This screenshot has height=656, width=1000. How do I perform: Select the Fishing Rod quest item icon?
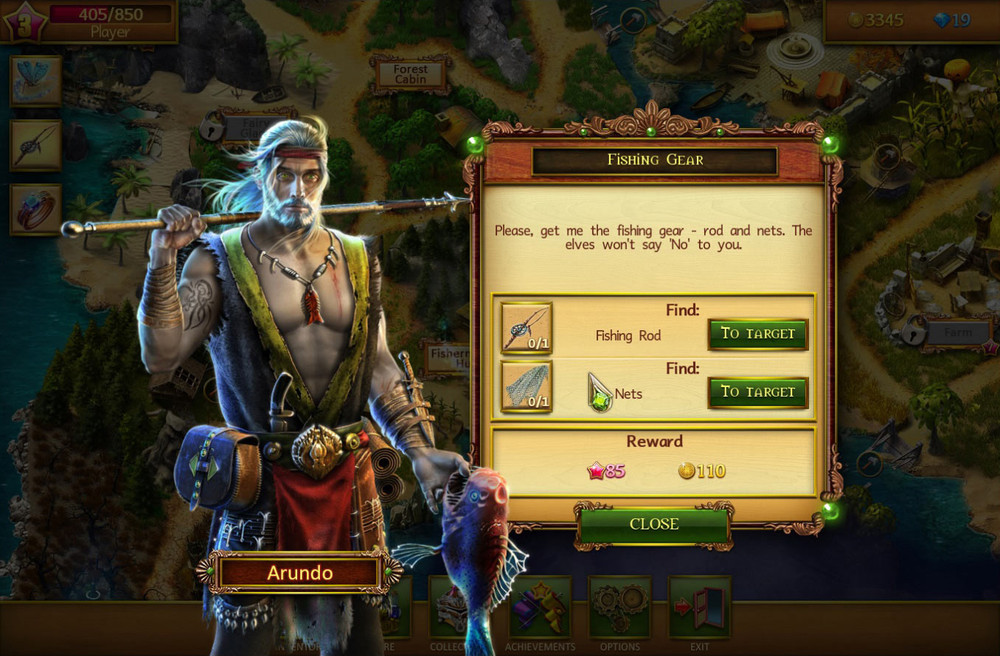[x=526, y=328]
